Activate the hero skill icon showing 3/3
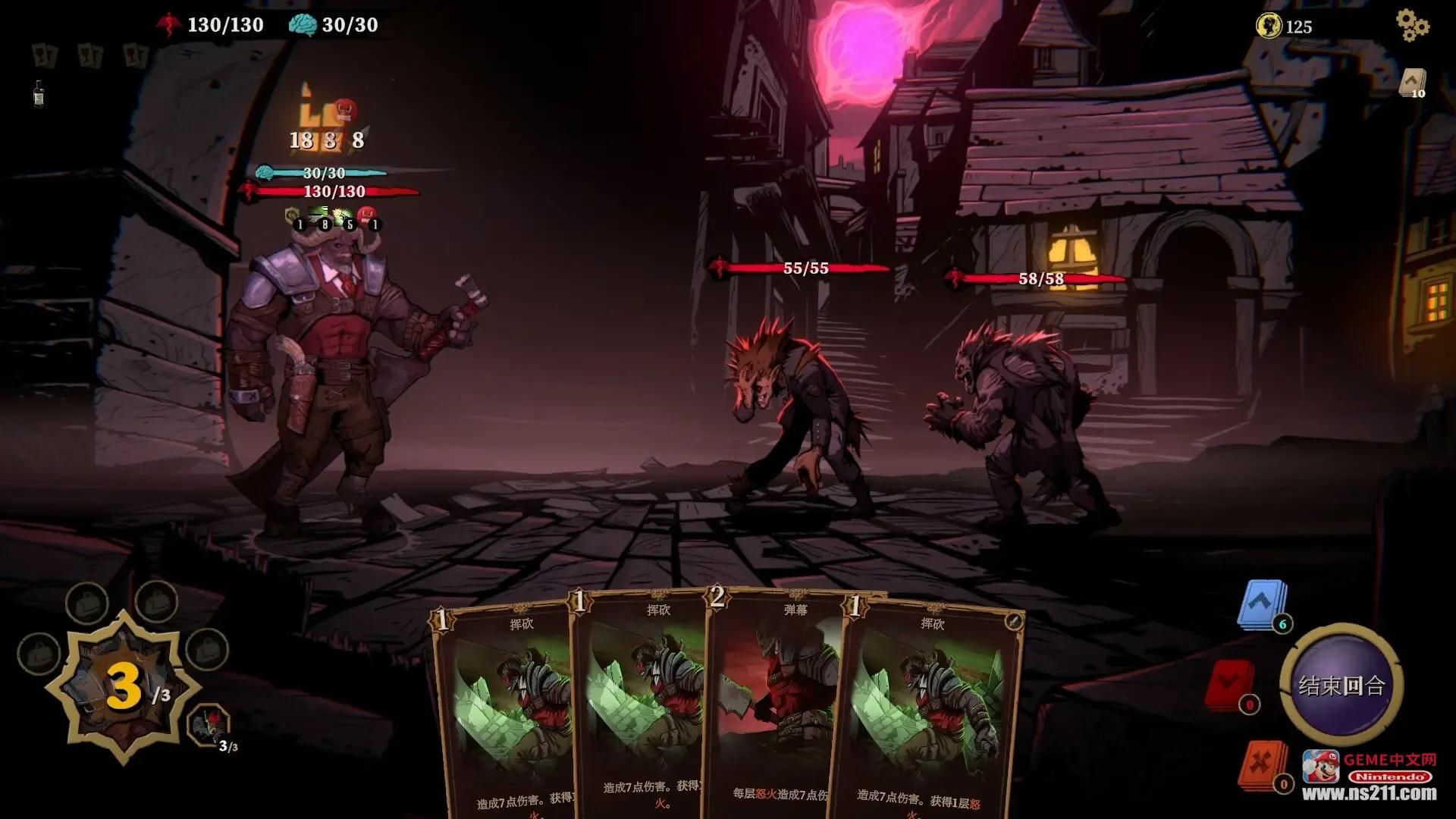The height and width of the screenshot is (819, 1456). 209,724
